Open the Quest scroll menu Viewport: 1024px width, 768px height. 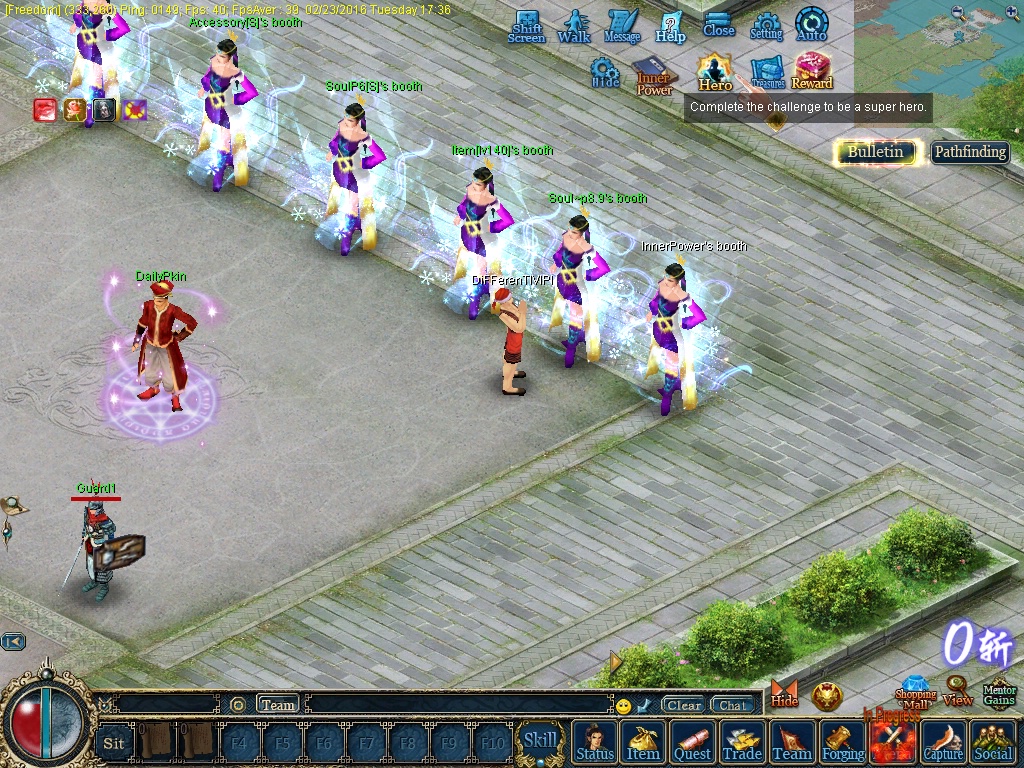692,743
